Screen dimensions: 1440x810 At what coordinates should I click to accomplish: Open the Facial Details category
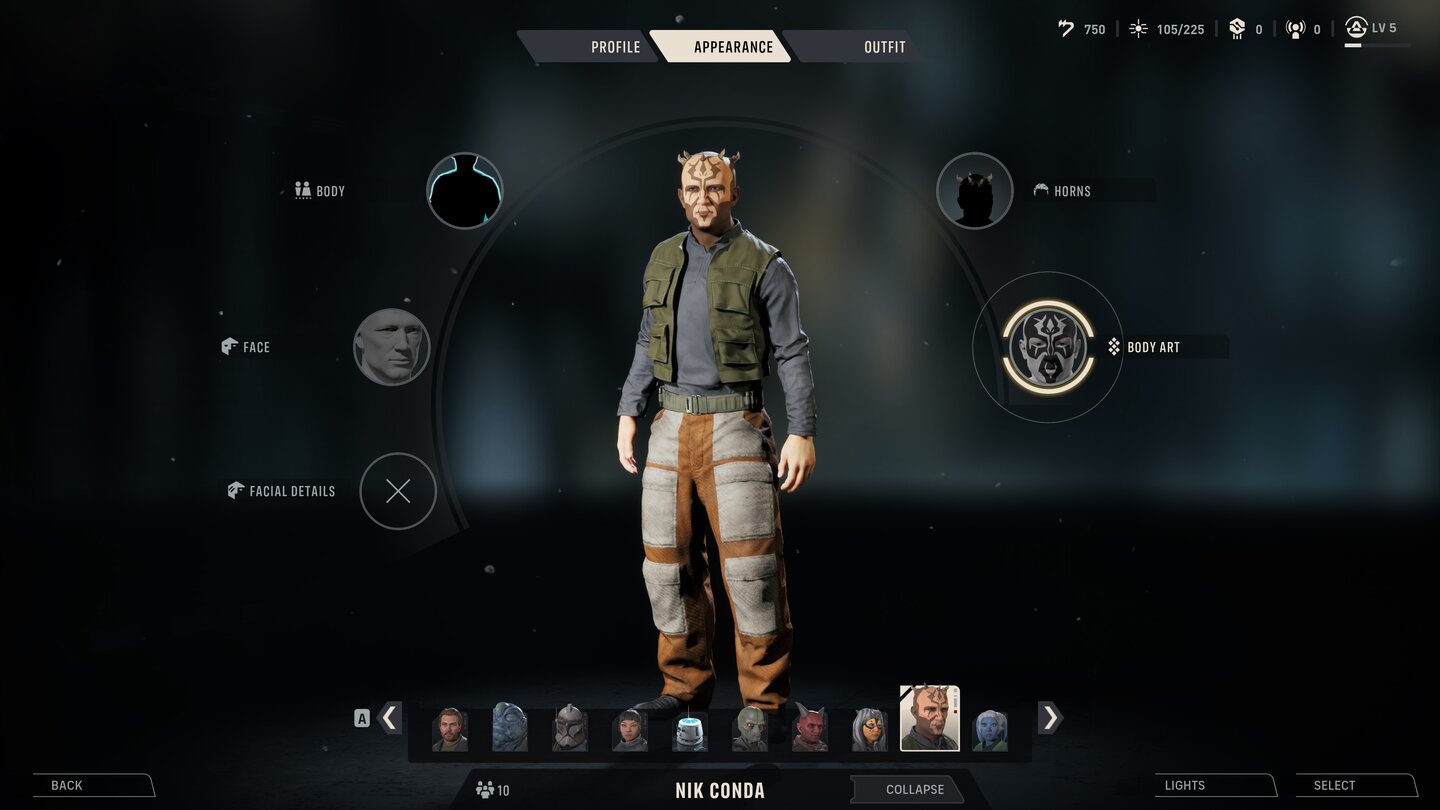tap(398, 491)
